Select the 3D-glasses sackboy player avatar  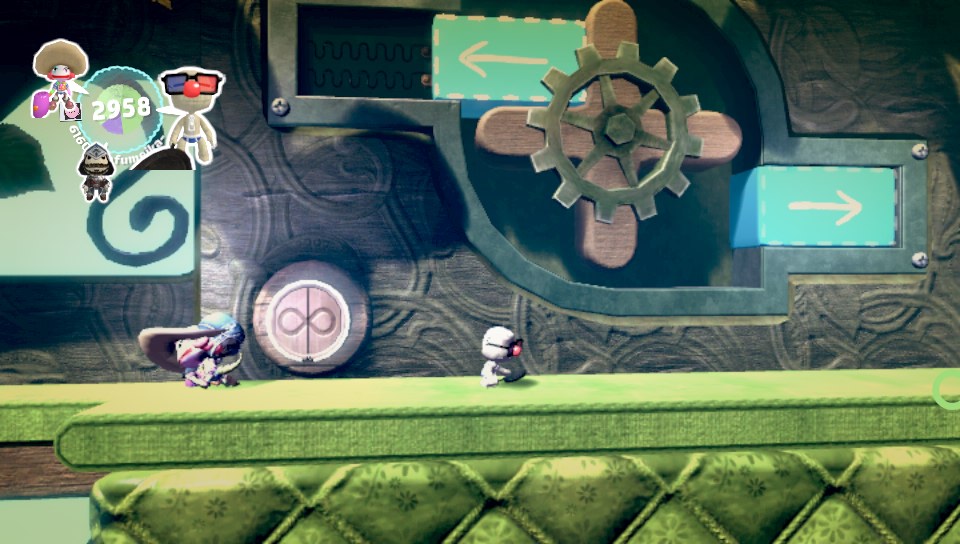(x=192, y=112)
